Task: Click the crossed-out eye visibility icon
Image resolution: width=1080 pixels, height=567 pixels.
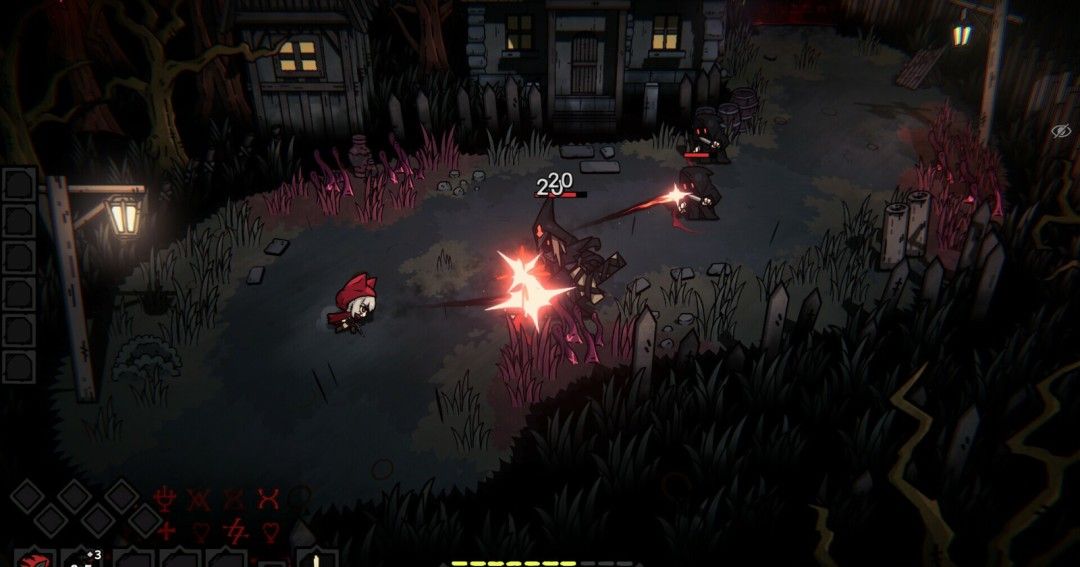Action: pos(1061,131)
